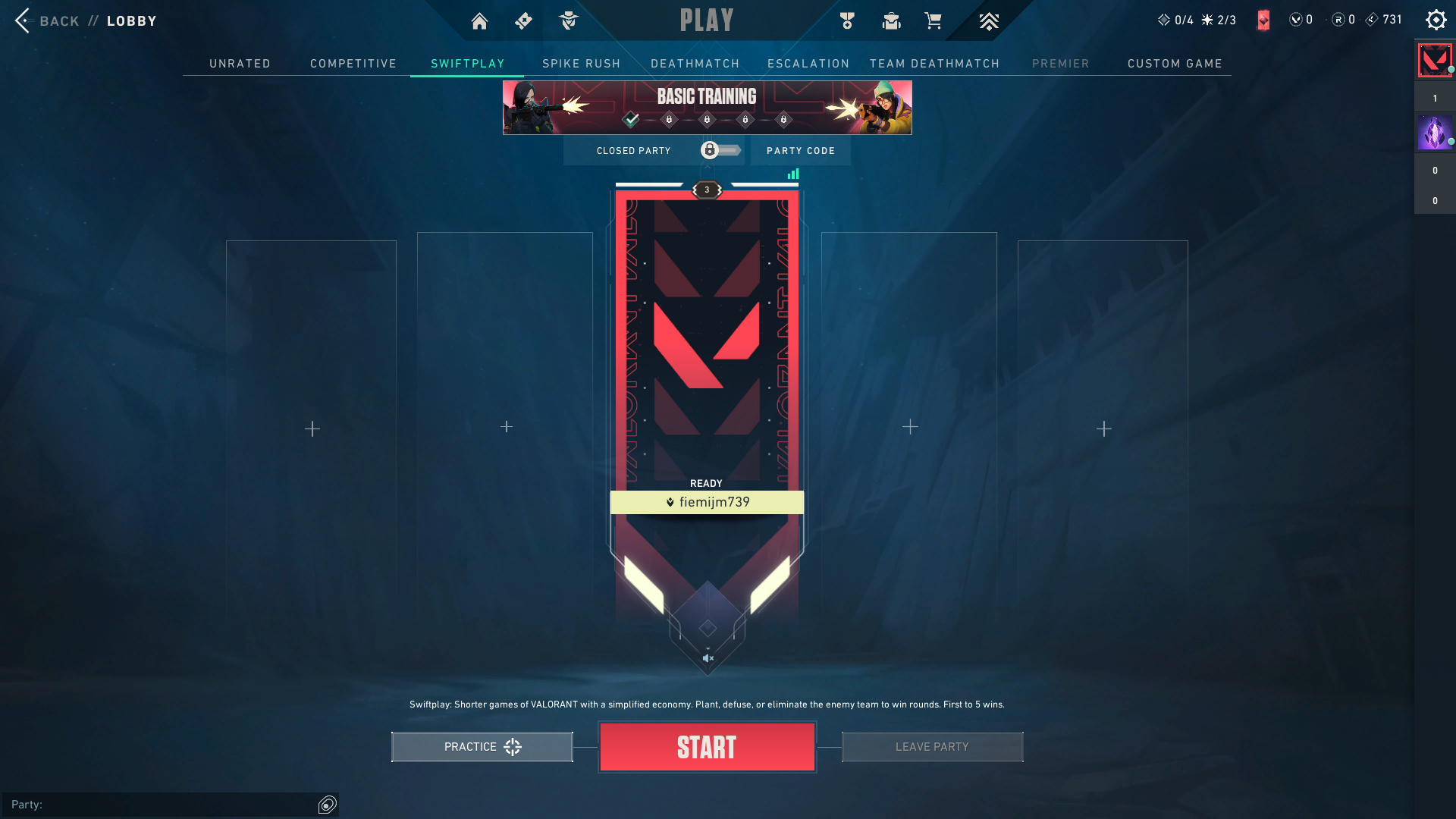This screenshot has height=819, width=1456.
Task: Switch to Deathmatch mode
Action: point(695,64)
